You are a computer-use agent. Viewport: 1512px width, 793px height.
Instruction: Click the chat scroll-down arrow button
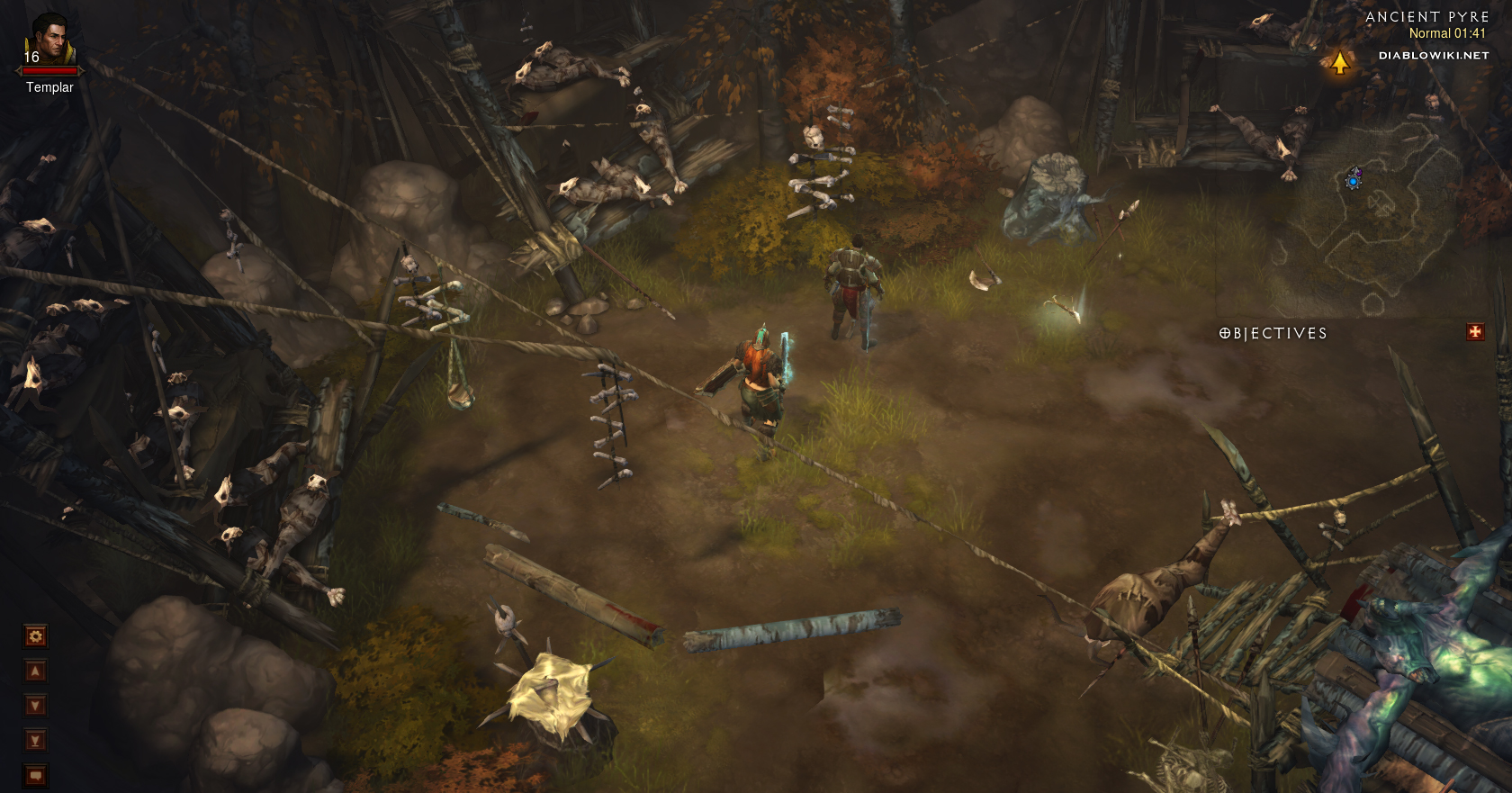(x=35, y=706)
